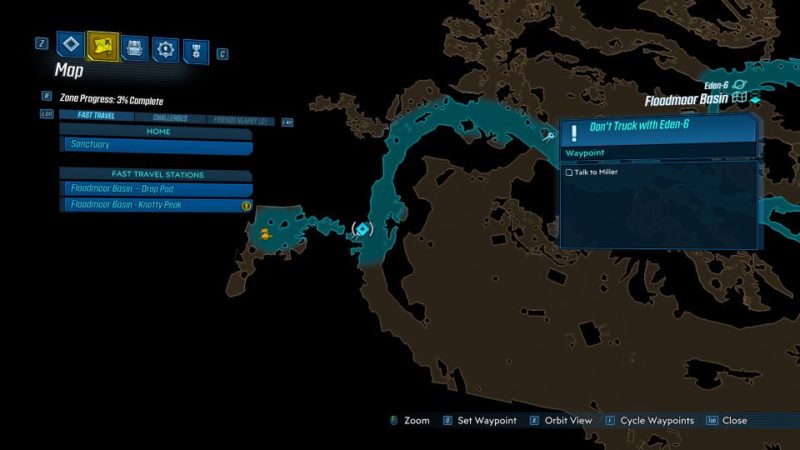
Task: Open the Missions menu diamond tab
Action: click(x=70, y=45)
